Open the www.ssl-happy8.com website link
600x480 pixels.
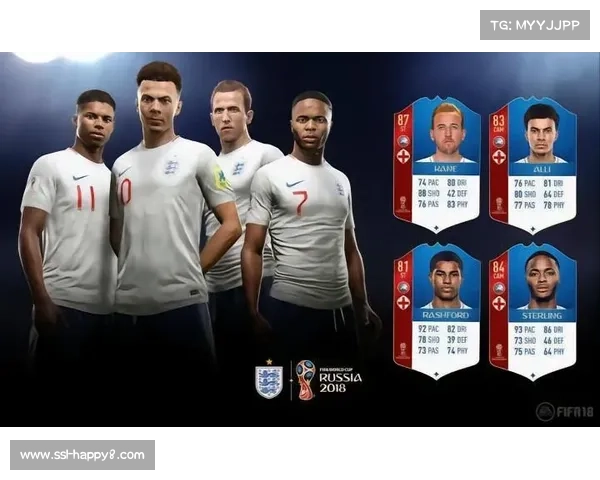point(83,455)
